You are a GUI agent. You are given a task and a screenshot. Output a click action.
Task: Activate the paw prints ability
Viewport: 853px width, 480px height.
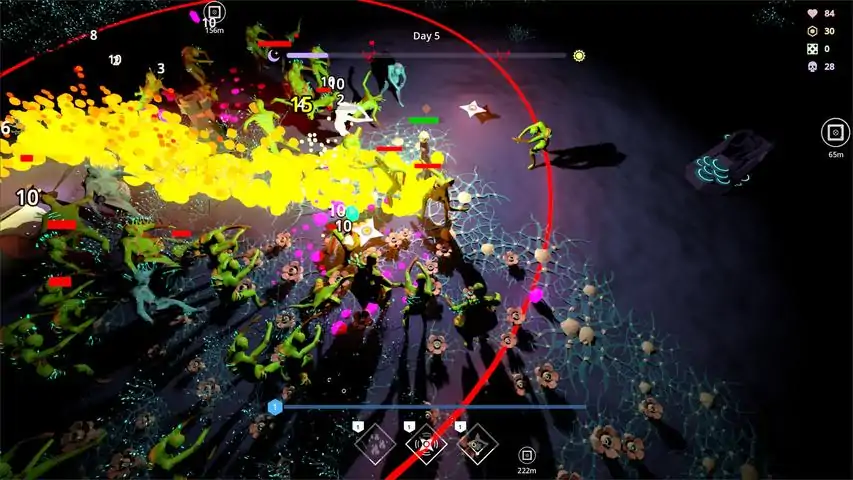click(376, 444)
